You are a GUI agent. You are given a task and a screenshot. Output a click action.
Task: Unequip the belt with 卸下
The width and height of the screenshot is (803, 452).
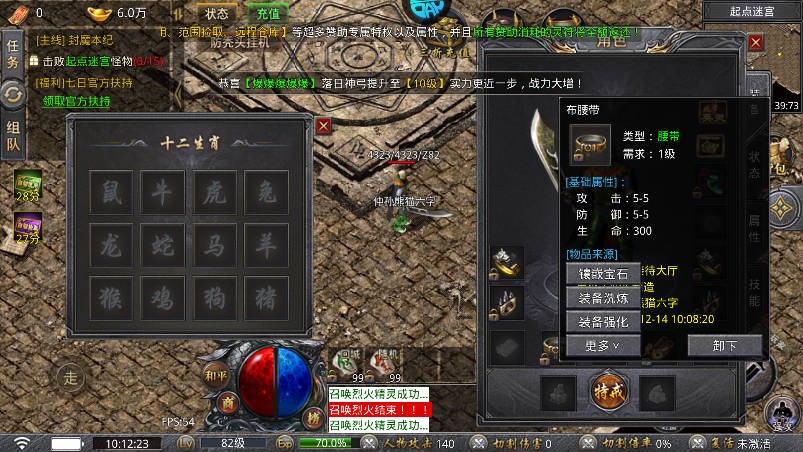pyautogui.click(x=724, y=346)
